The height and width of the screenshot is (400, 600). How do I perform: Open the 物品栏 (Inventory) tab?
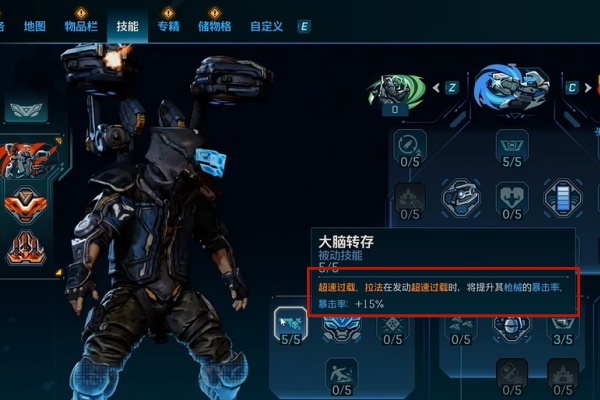point(81,26)
